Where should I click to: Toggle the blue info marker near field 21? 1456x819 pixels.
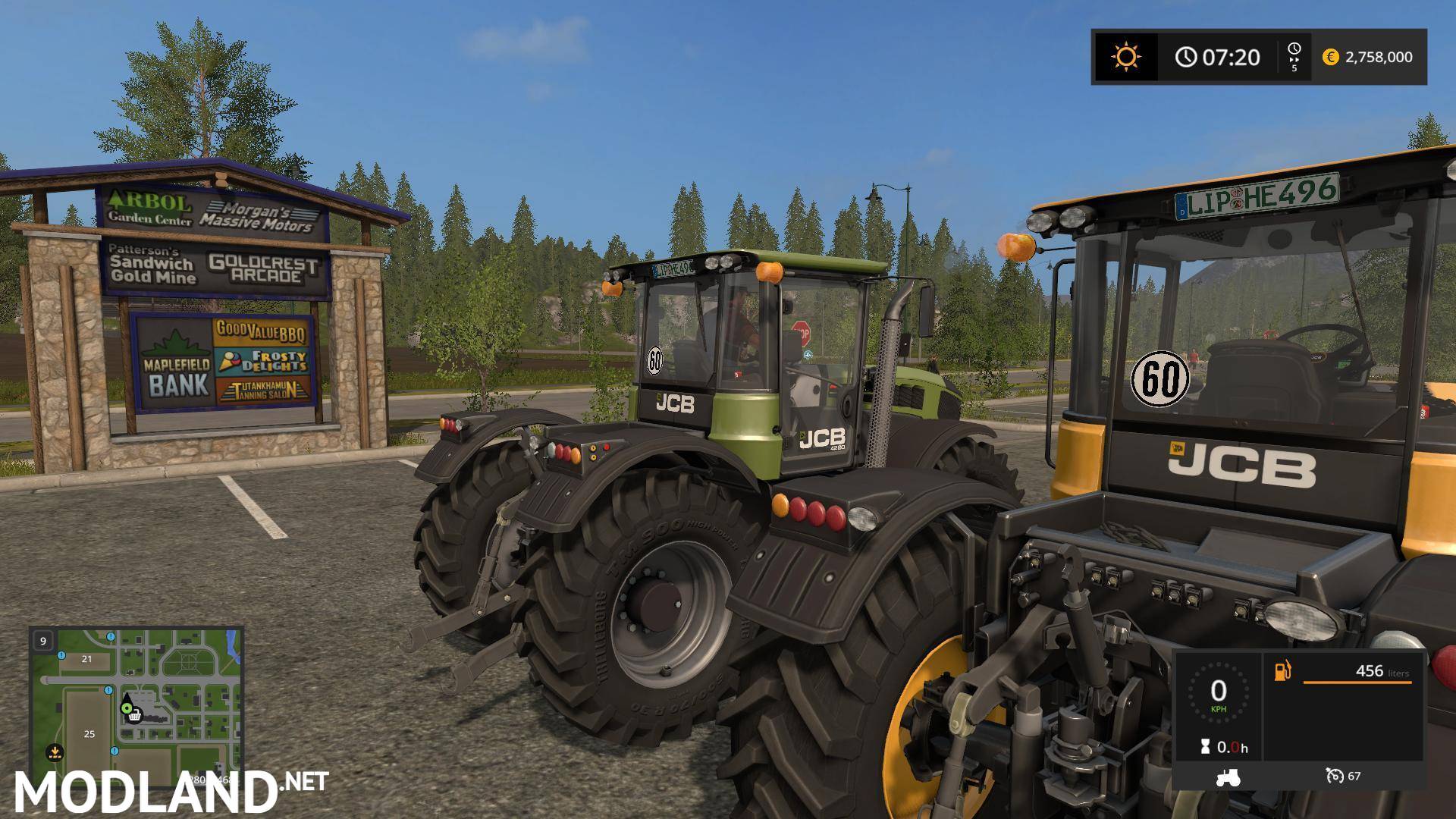point(61,655)
